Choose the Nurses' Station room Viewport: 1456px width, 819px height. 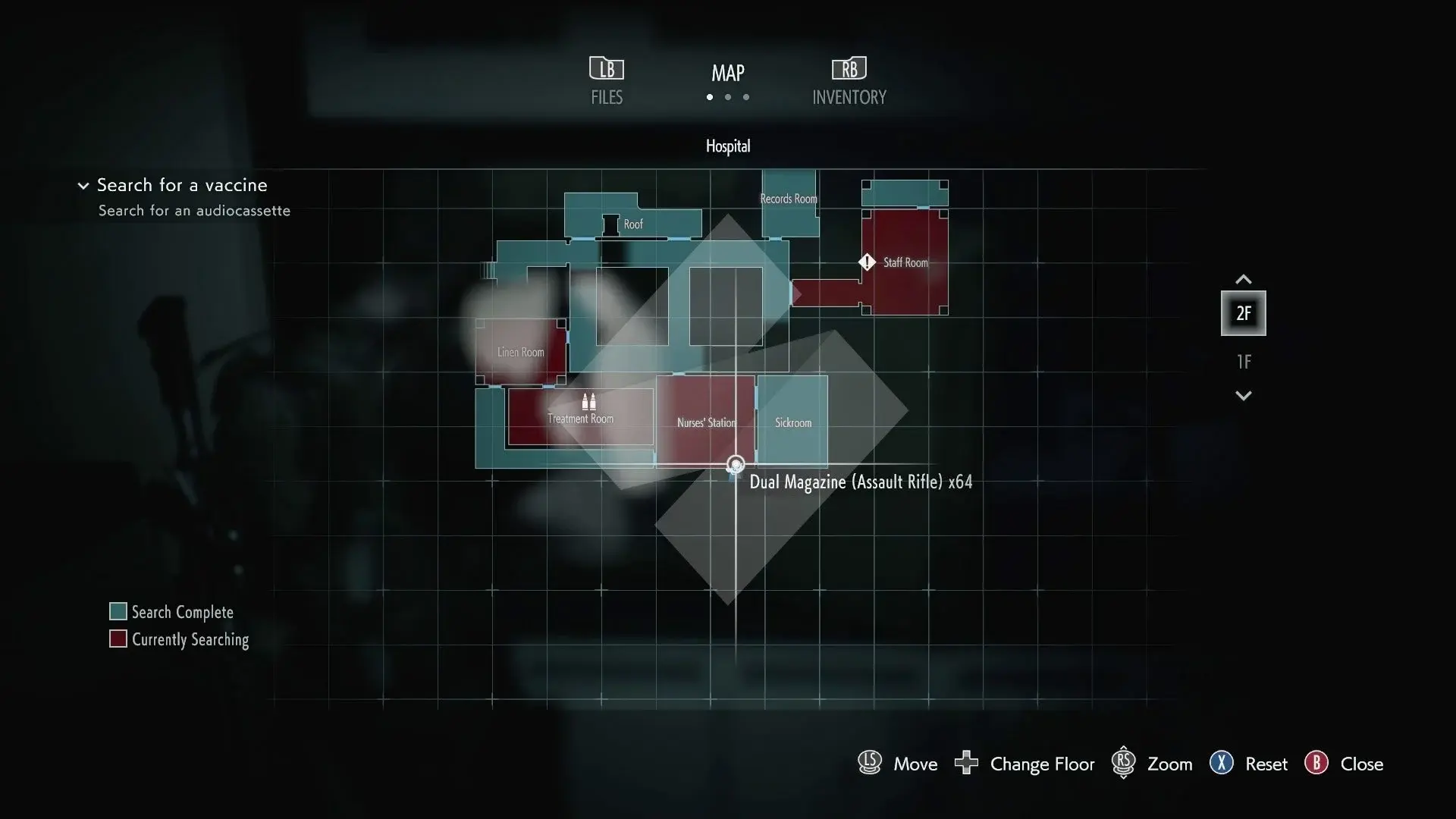705,422
